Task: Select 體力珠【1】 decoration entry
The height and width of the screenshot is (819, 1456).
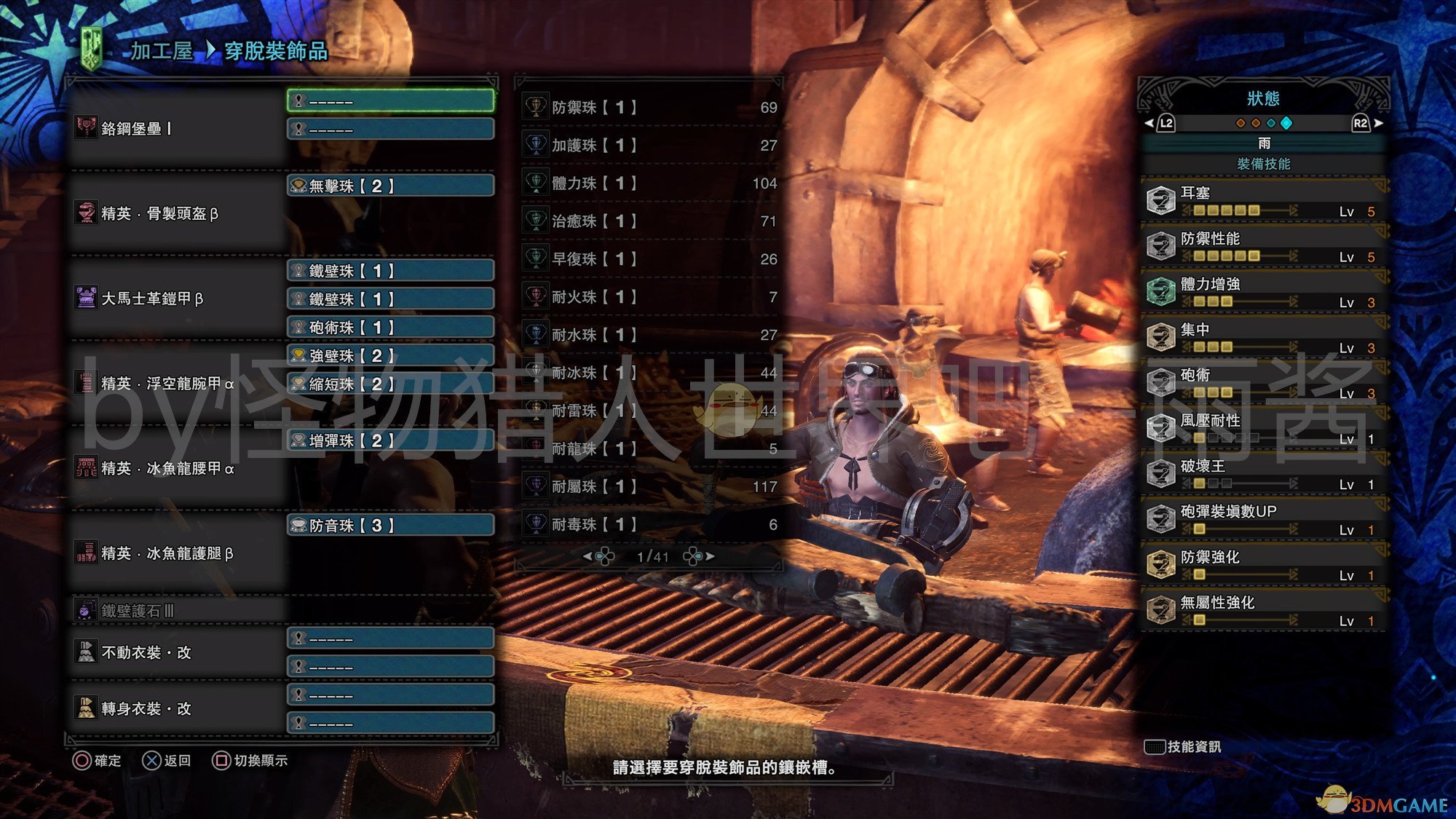Action: (649, 183)
